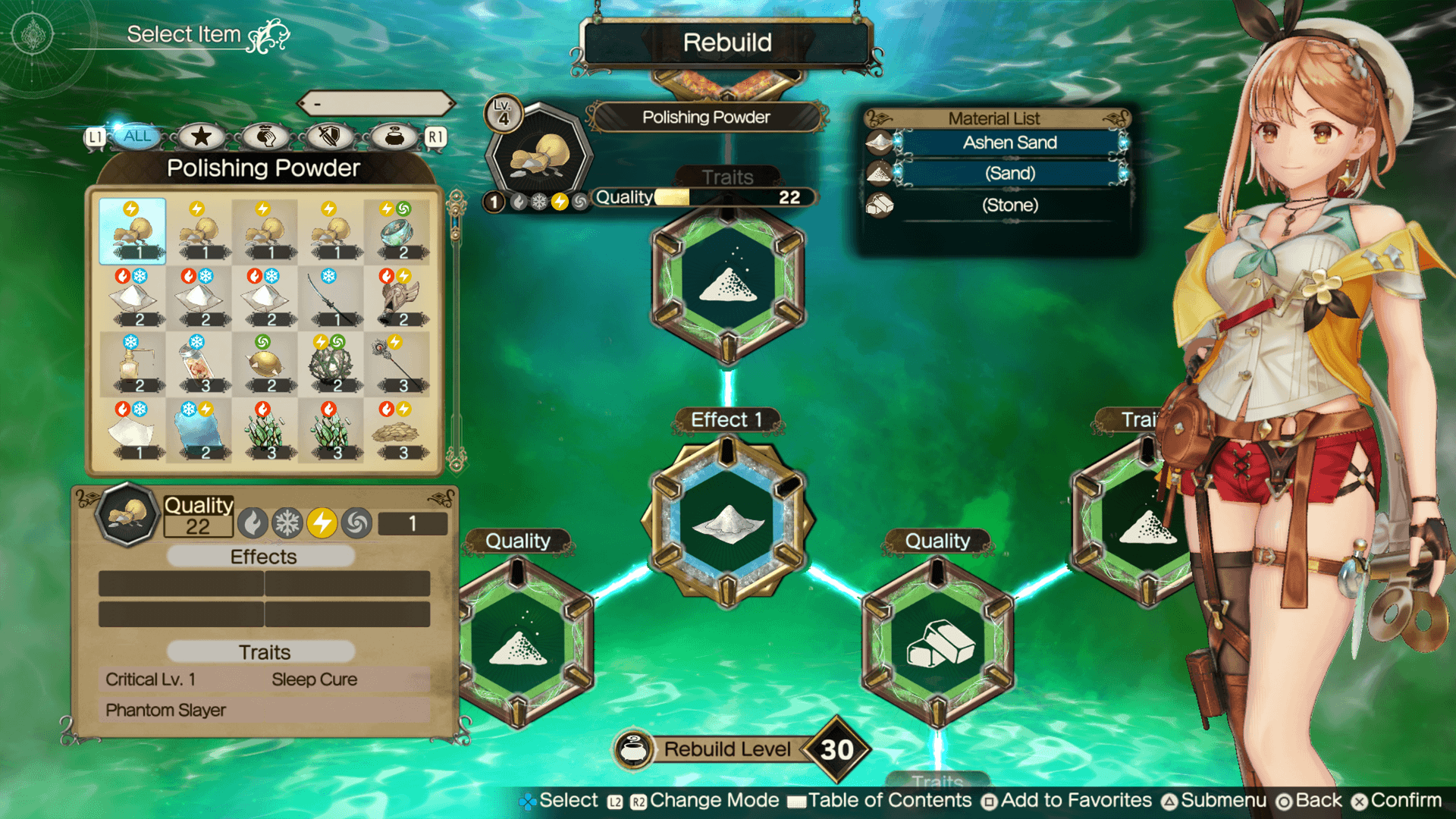Choose the hand-and-pouch materials tab
The image size is (1456, 819).
click(265, 136)
